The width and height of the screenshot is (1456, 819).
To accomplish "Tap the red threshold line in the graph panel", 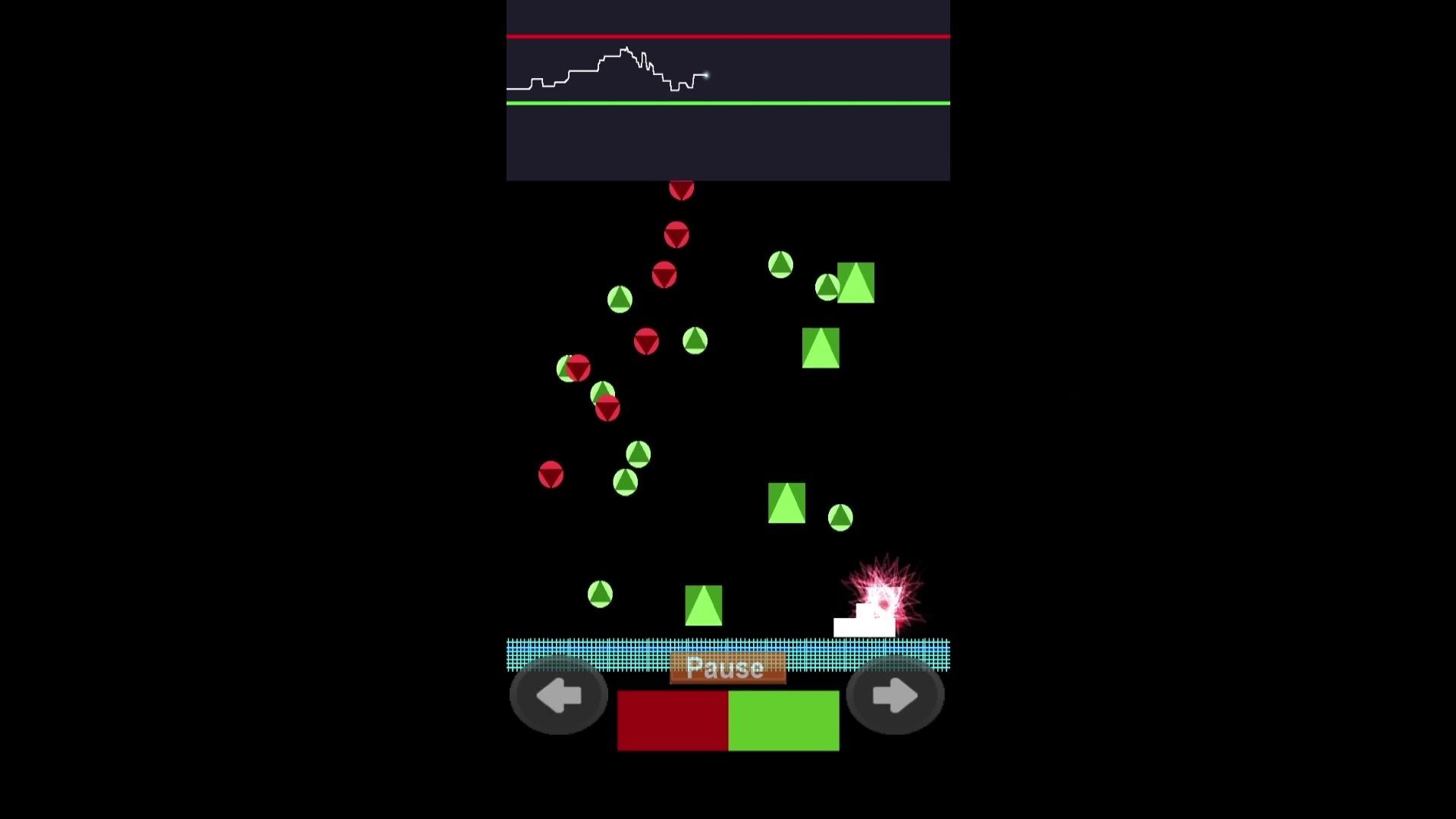I will (x=728, y=35).
